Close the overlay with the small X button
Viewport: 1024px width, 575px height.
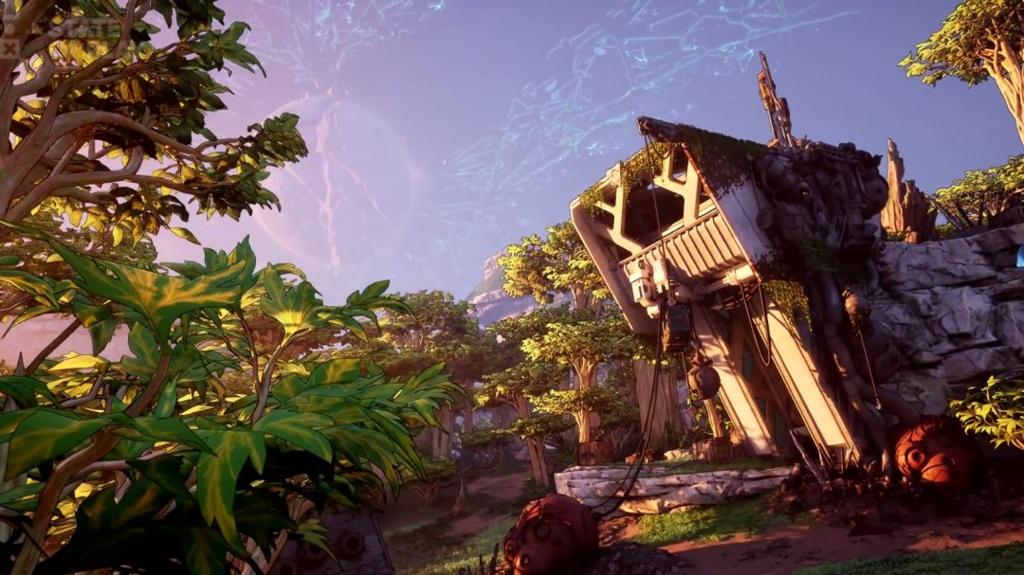coord(9,47)
